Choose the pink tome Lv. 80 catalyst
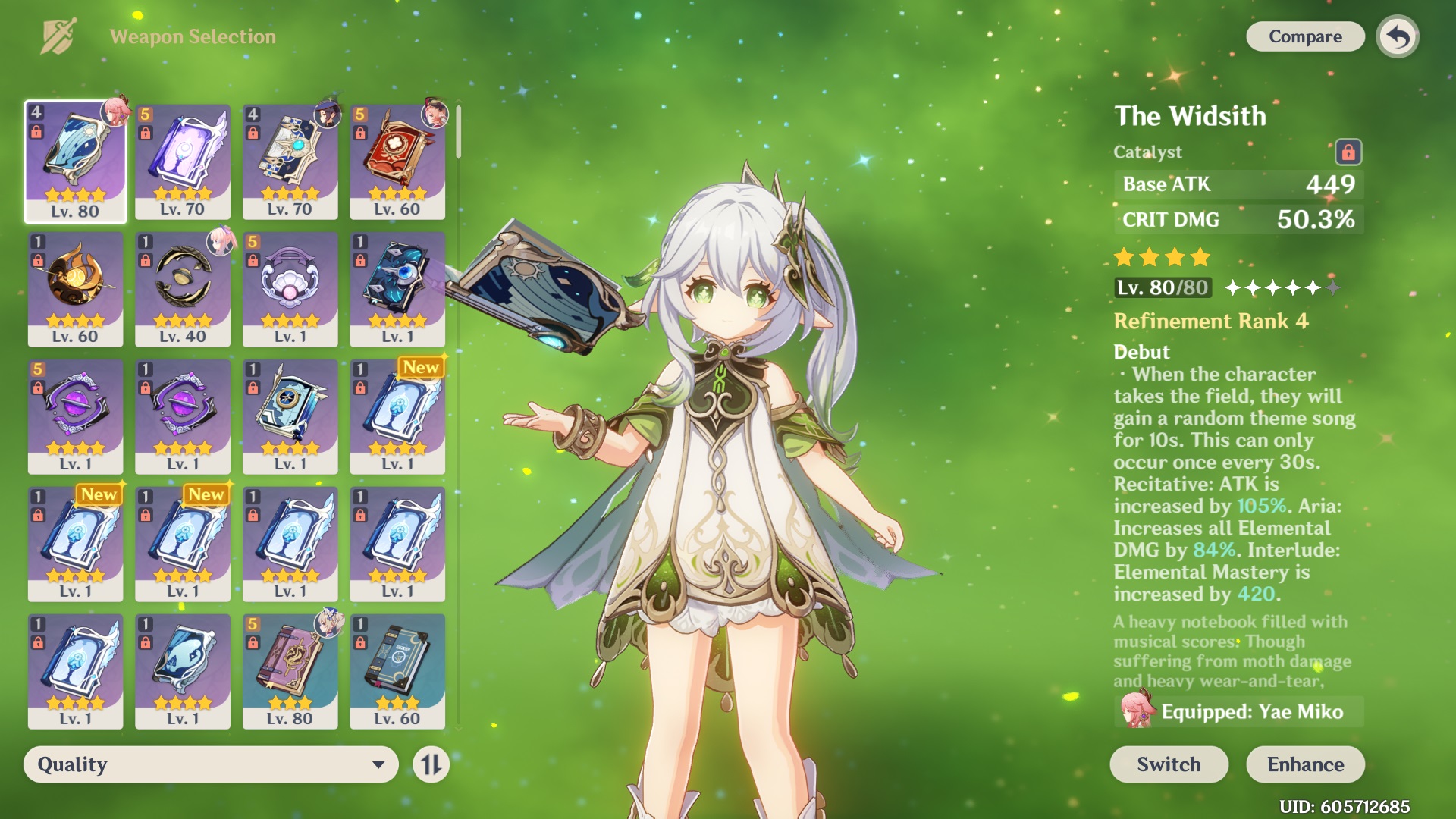The width and height of the screenshot is (1456, 819). click(x=290, y=671)
